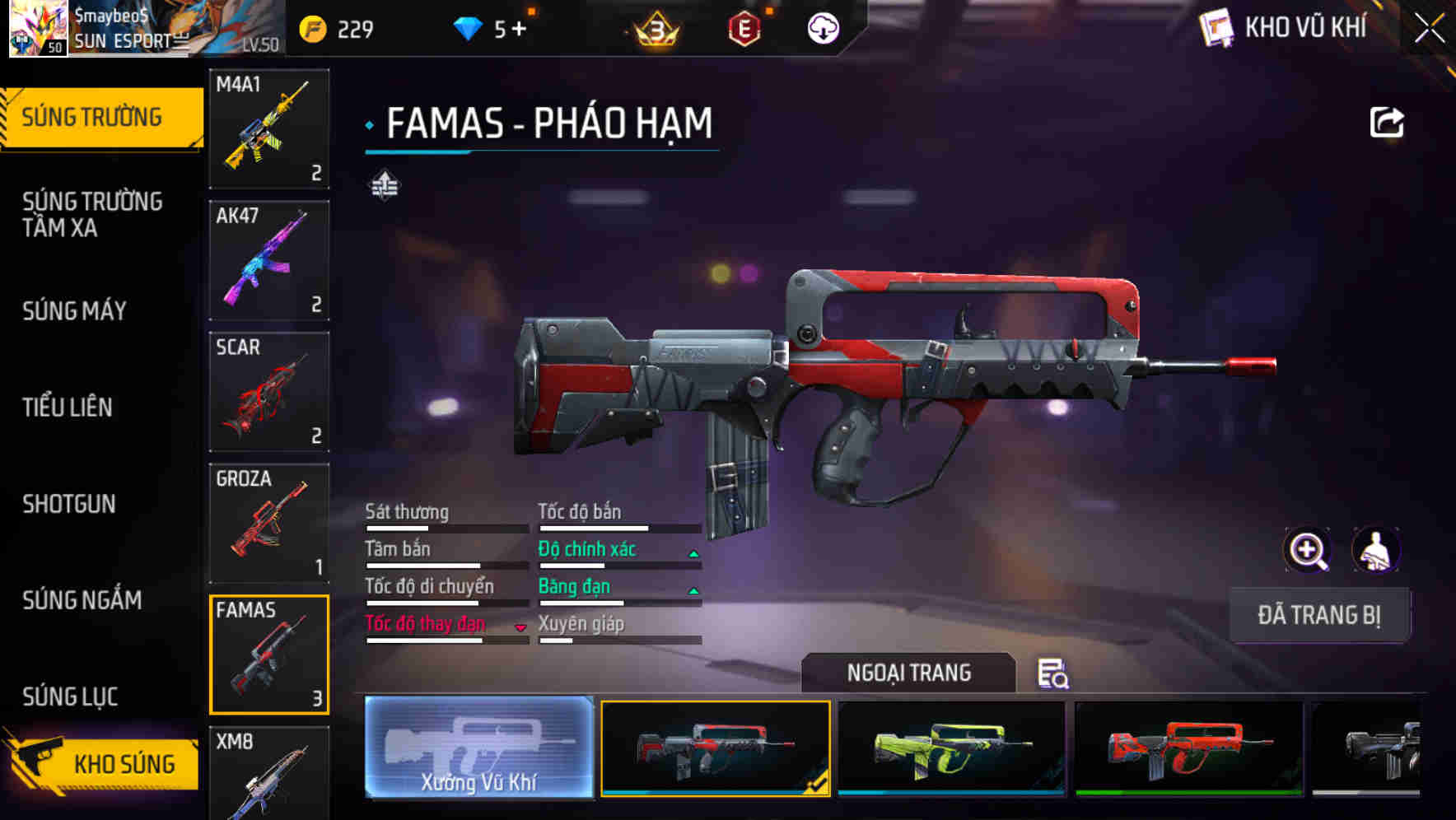Choose the yellow-green FAMAS skin
The image size is (1456, 820).
tap(951, 748)
